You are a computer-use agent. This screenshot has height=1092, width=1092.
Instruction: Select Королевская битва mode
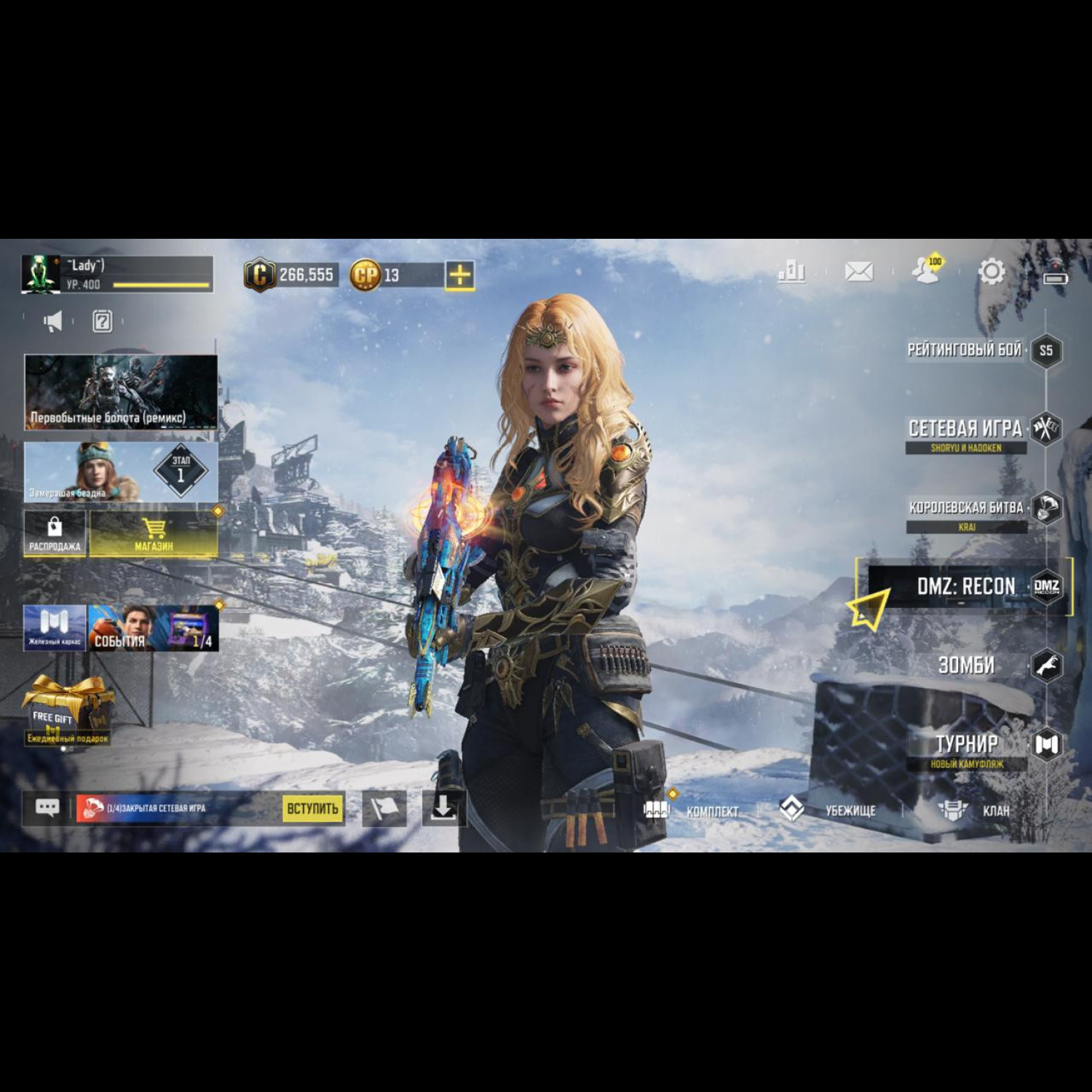point(967,508)
